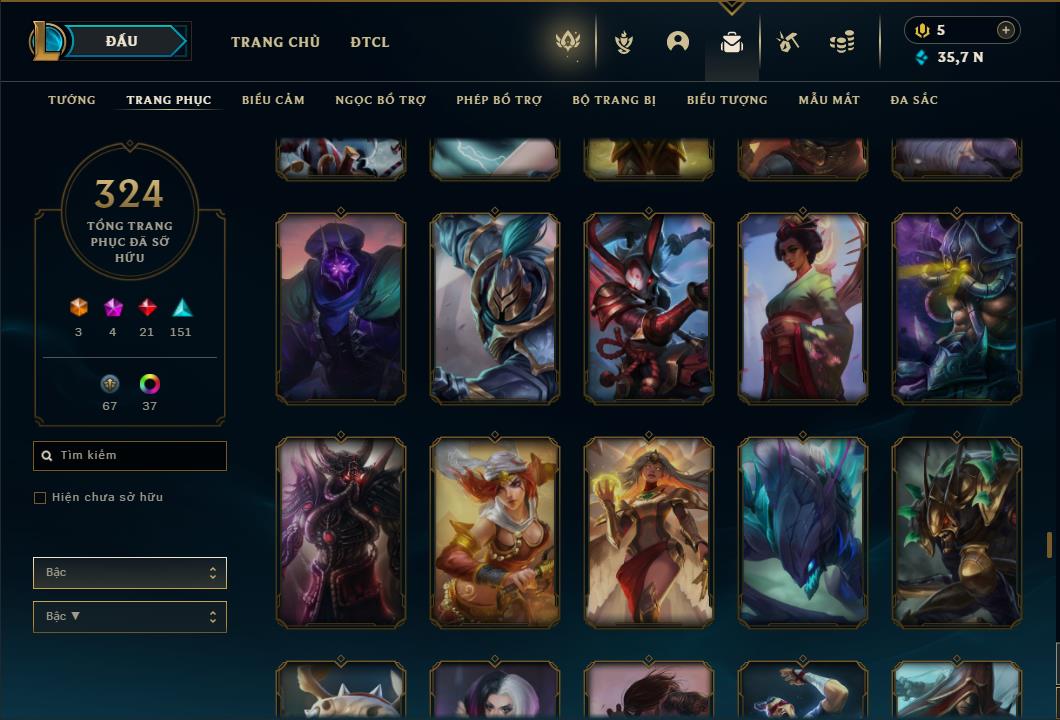Click the Tìm kiếm search box
This screenshot has width=1060, height=720.
click(130, 456)
